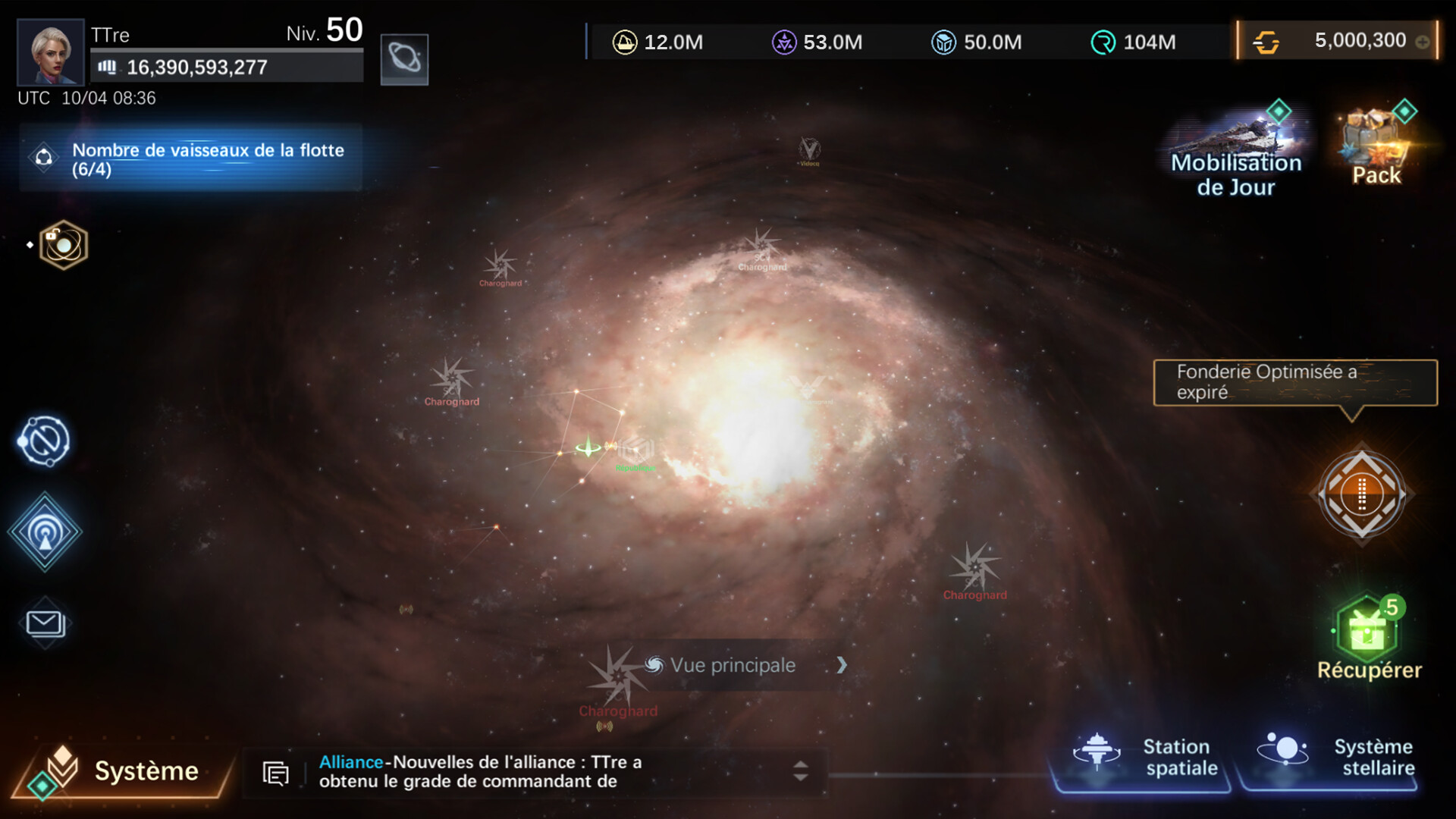The image size is (1456, 819).
Task: Click the orange diamond emblem button
Action: 1362,494
